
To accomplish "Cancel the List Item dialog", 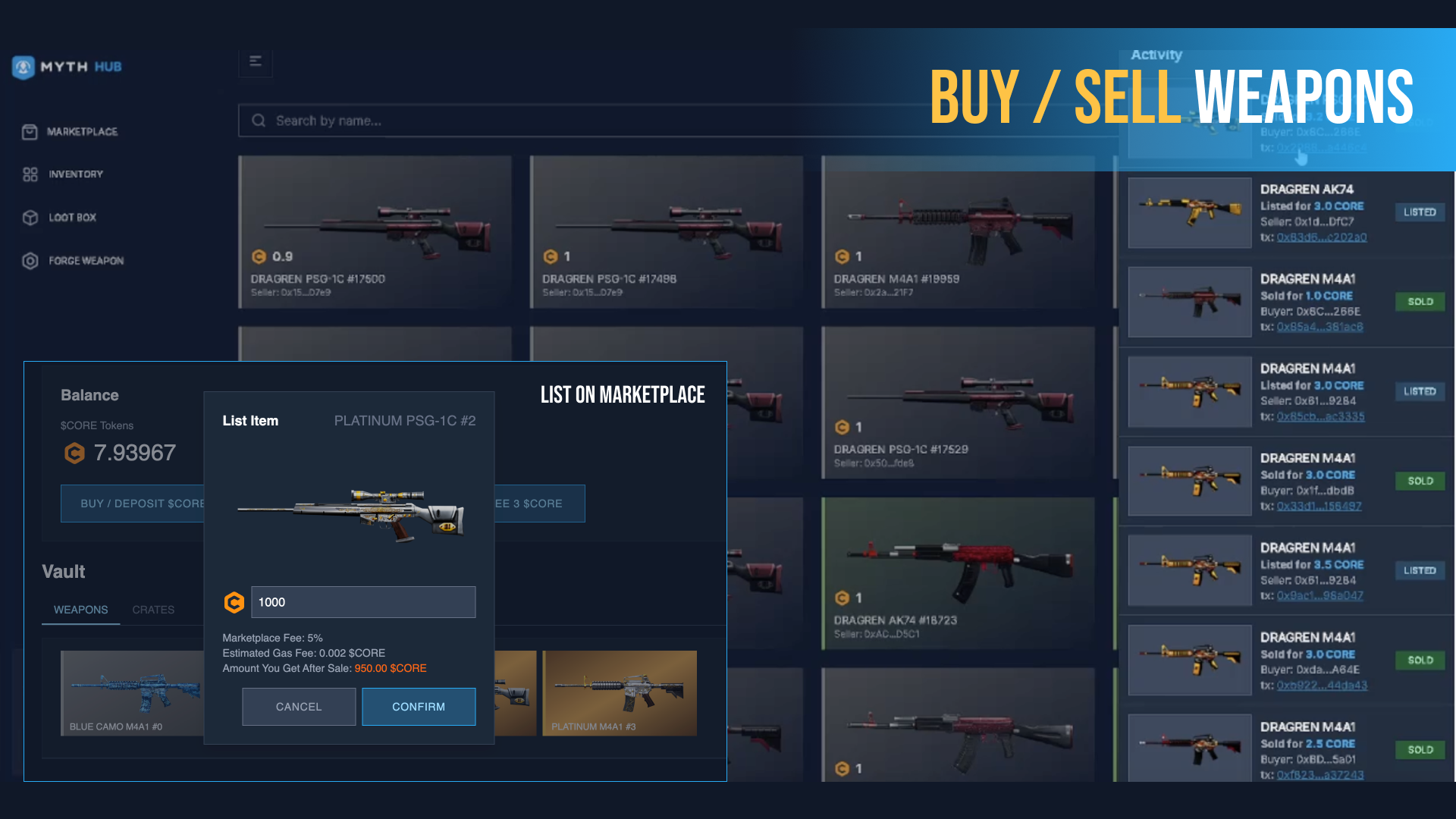I will pos(299,706).
